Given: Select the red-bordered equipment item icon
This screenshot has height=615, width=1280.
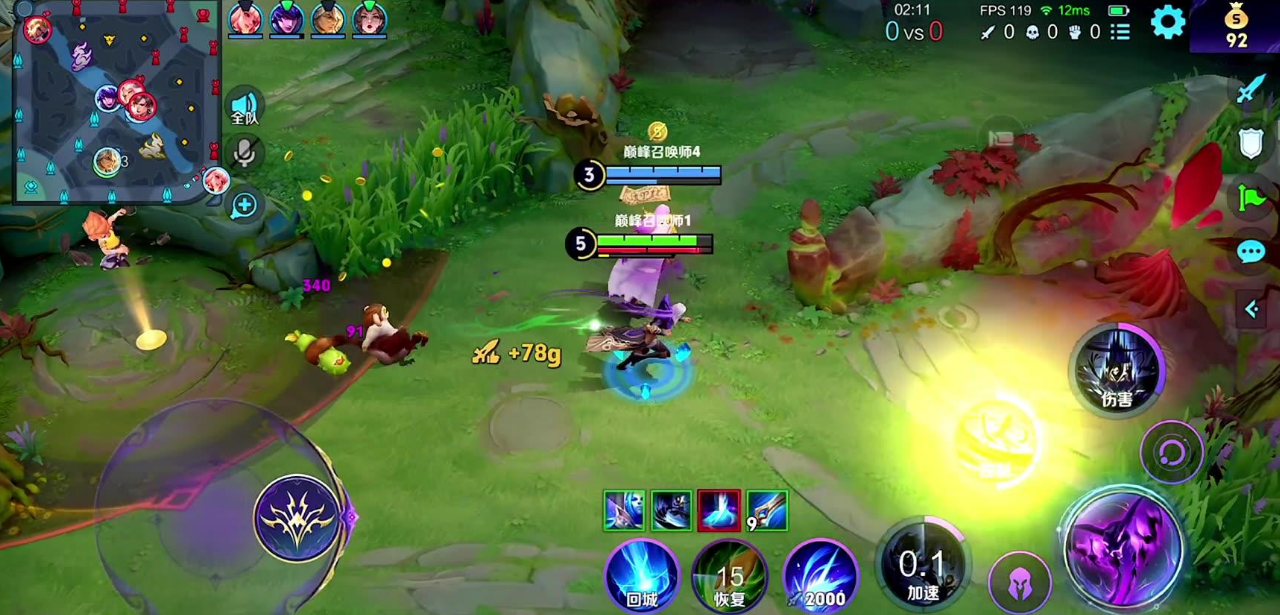Looking at the screenshot, I should point(718,510).
